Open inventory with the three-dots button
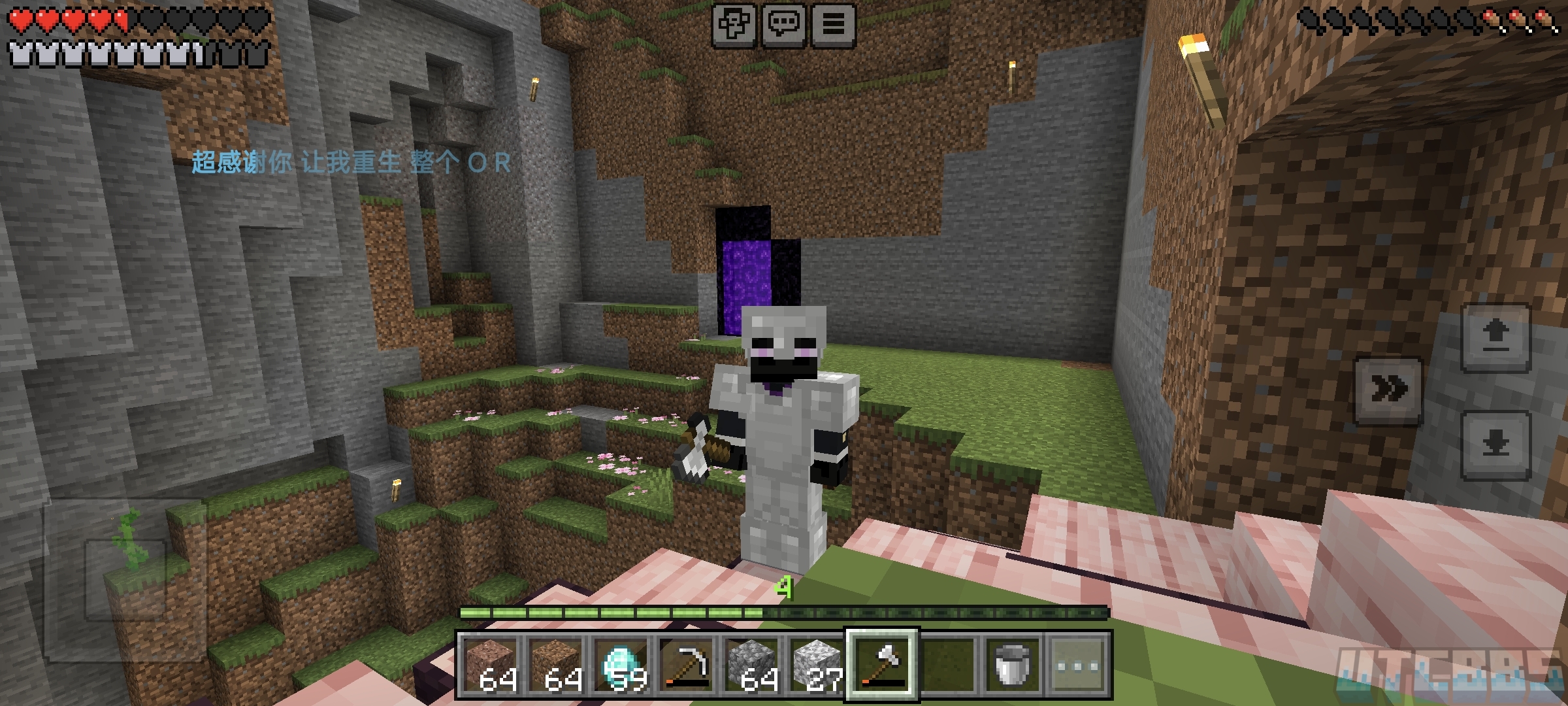Screen dimensions: 1568x706 point(1077,665)
